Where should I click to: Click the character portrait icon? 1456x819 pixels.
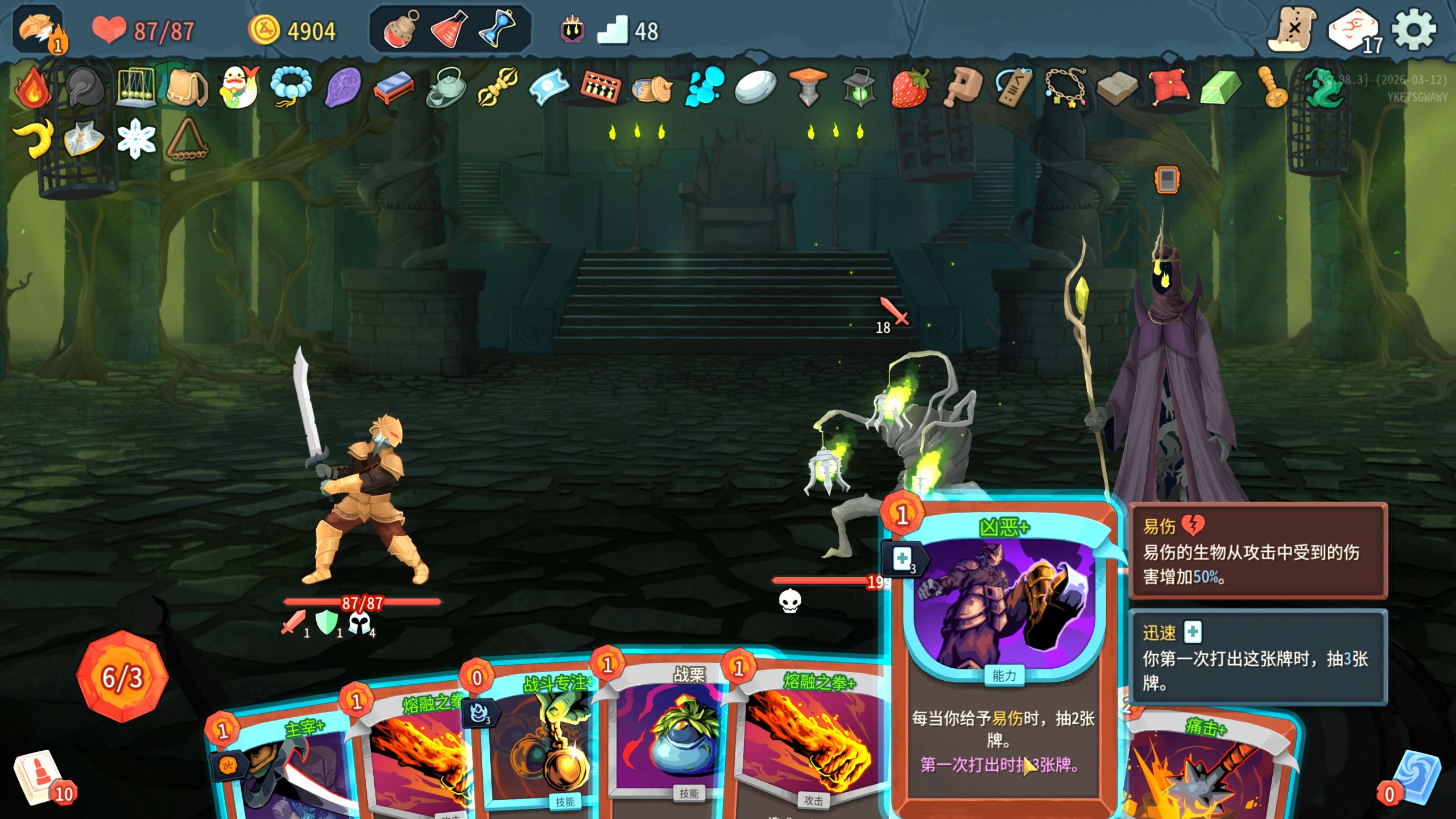pyautogui.click(x=40, y=31)
